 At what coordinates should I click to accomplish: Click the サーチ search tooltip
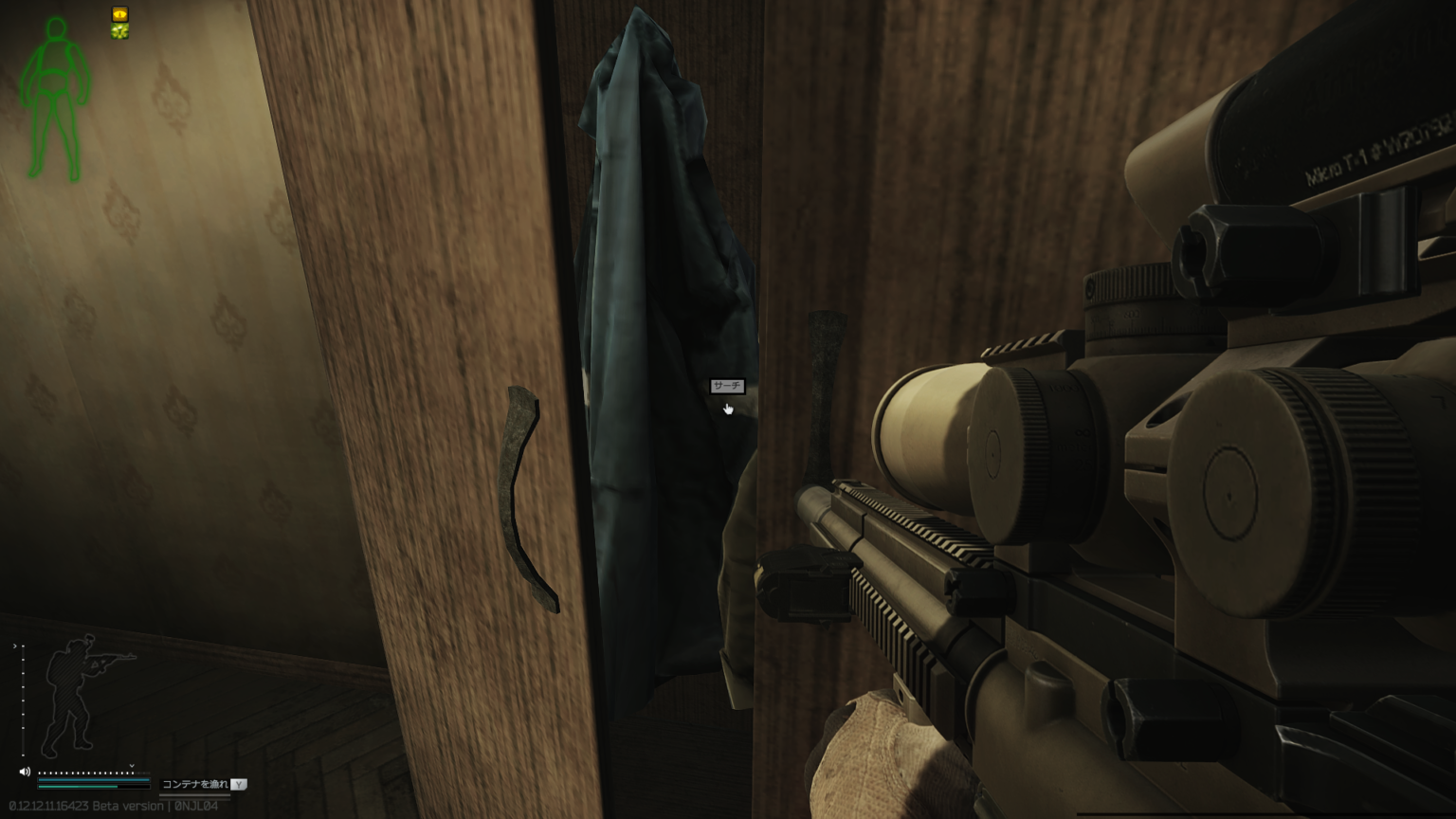click(726, 387)
